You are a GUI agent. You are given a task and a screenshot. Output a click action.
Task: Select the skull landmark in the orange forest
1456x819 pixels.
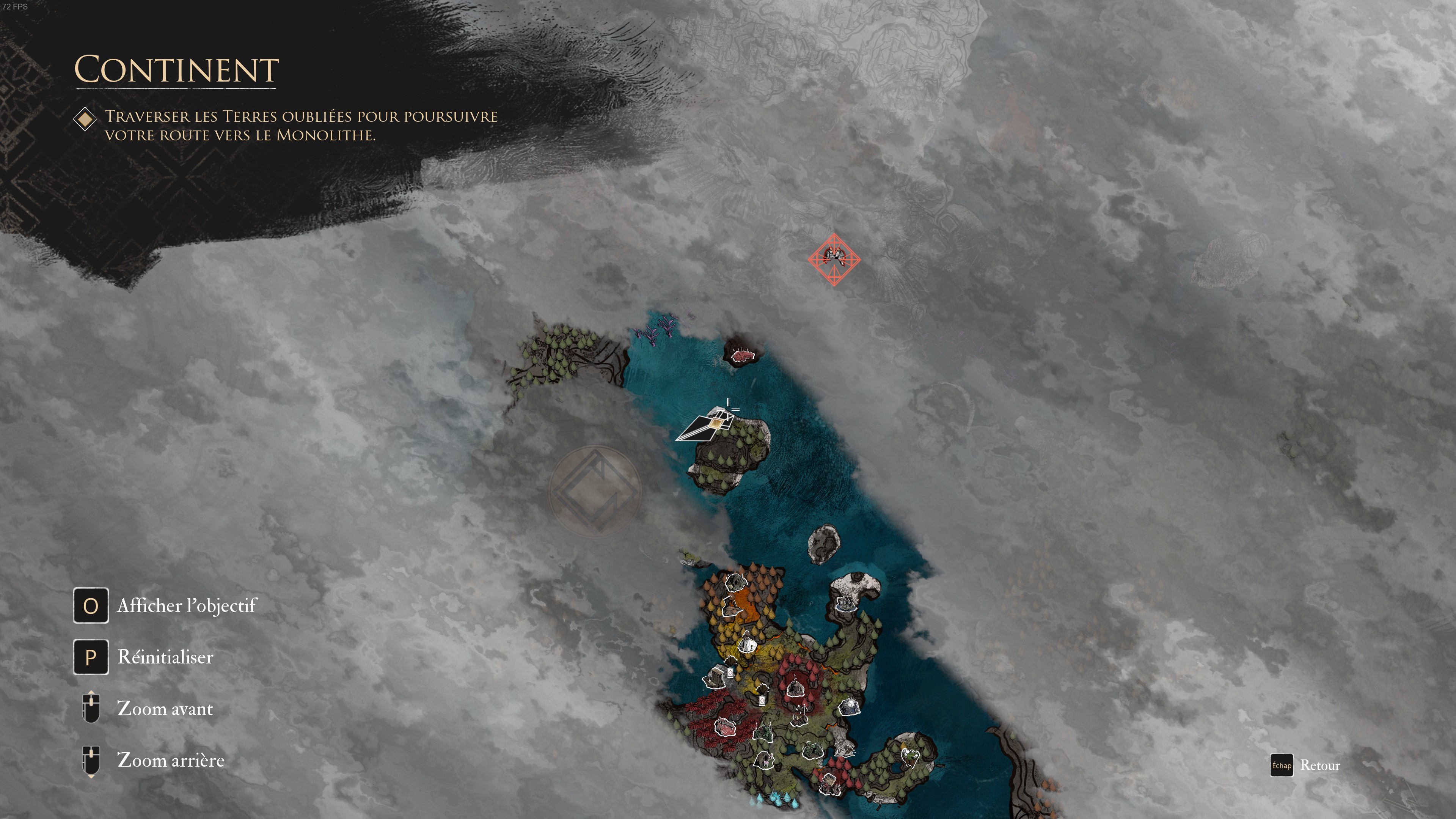pos(737,583)
